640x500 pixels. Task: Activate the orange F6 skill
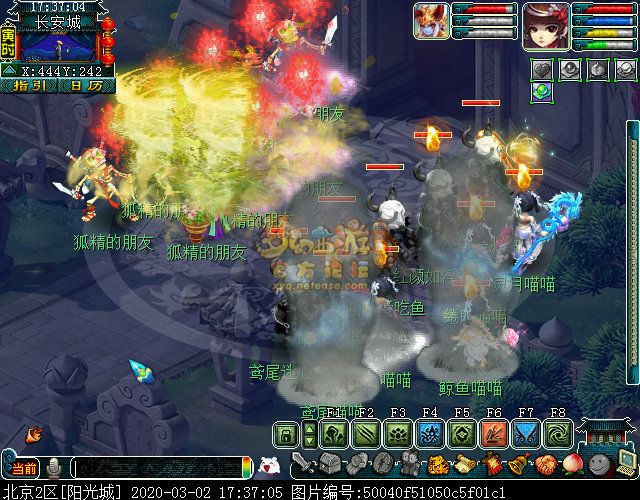pos(494,434)
